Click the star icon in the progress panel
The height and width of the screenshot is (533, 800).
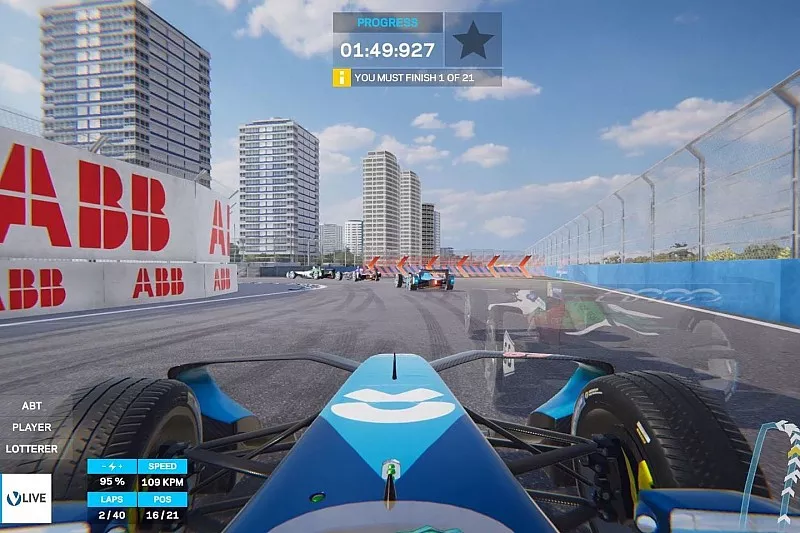pyautogui.click(x=472, y=40)
